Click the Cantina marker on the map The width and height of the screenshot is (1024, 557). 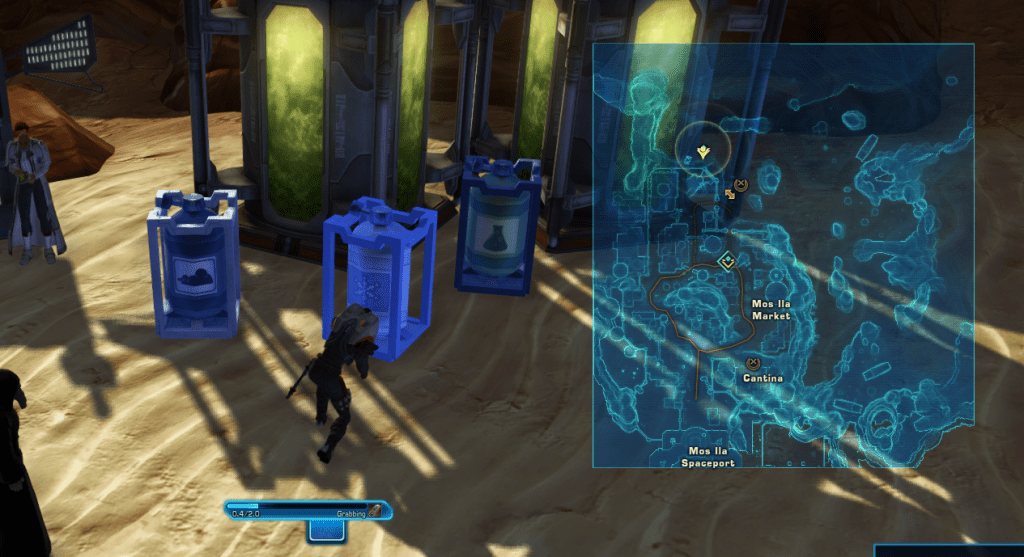point(753,363)
